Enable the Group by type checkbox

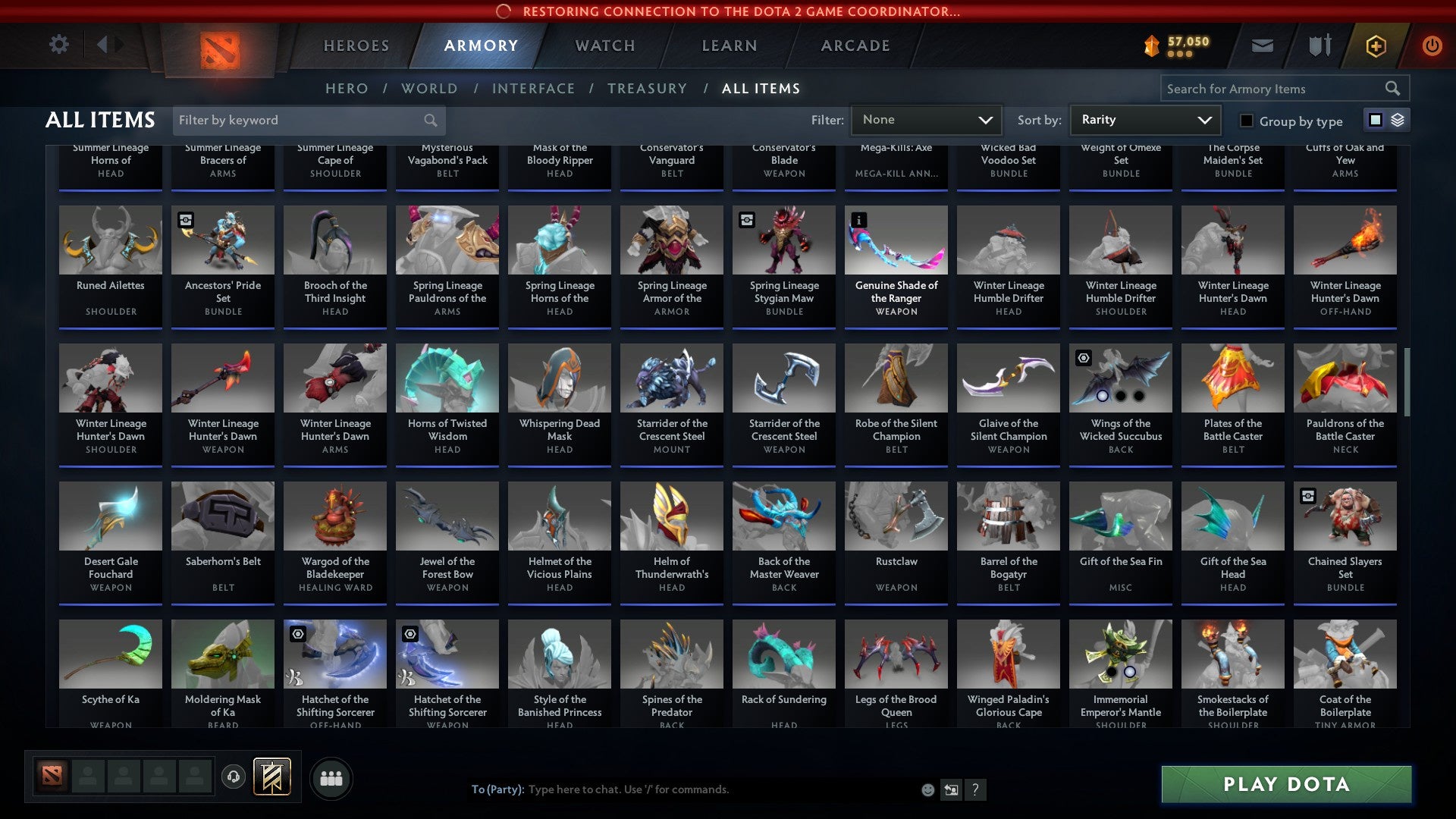pos(1246,121)
